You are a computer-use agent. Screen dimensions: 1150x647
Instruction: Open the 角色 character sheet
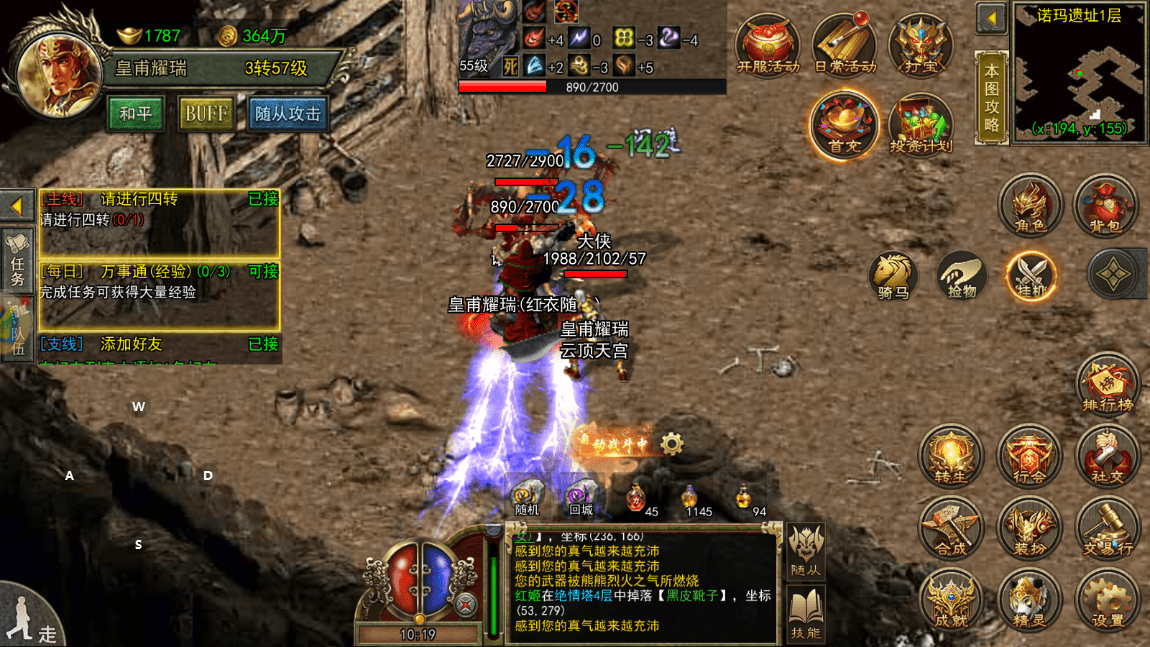tap(1030, 206)
